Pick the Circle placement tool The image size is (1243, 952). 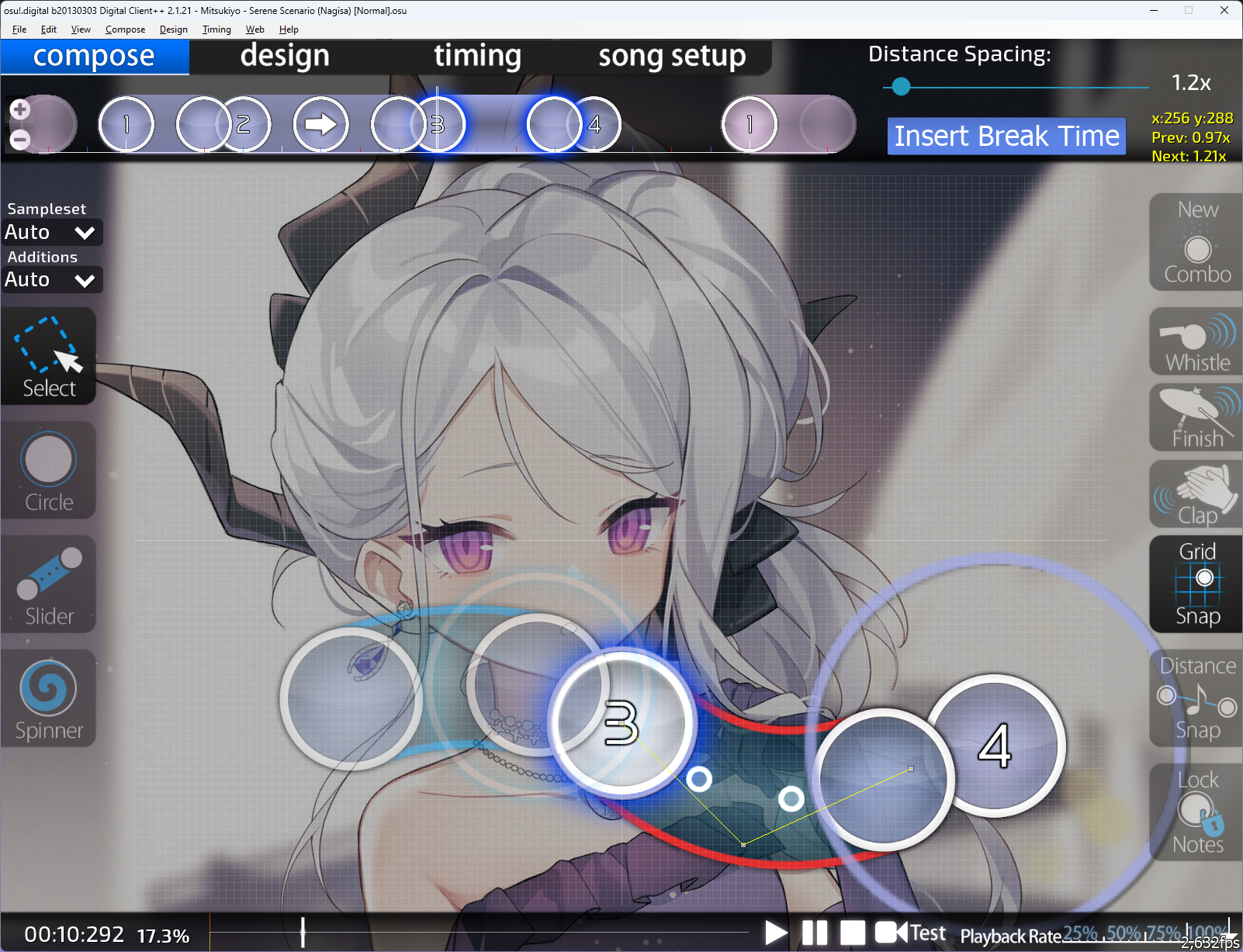tap(49, 470)
